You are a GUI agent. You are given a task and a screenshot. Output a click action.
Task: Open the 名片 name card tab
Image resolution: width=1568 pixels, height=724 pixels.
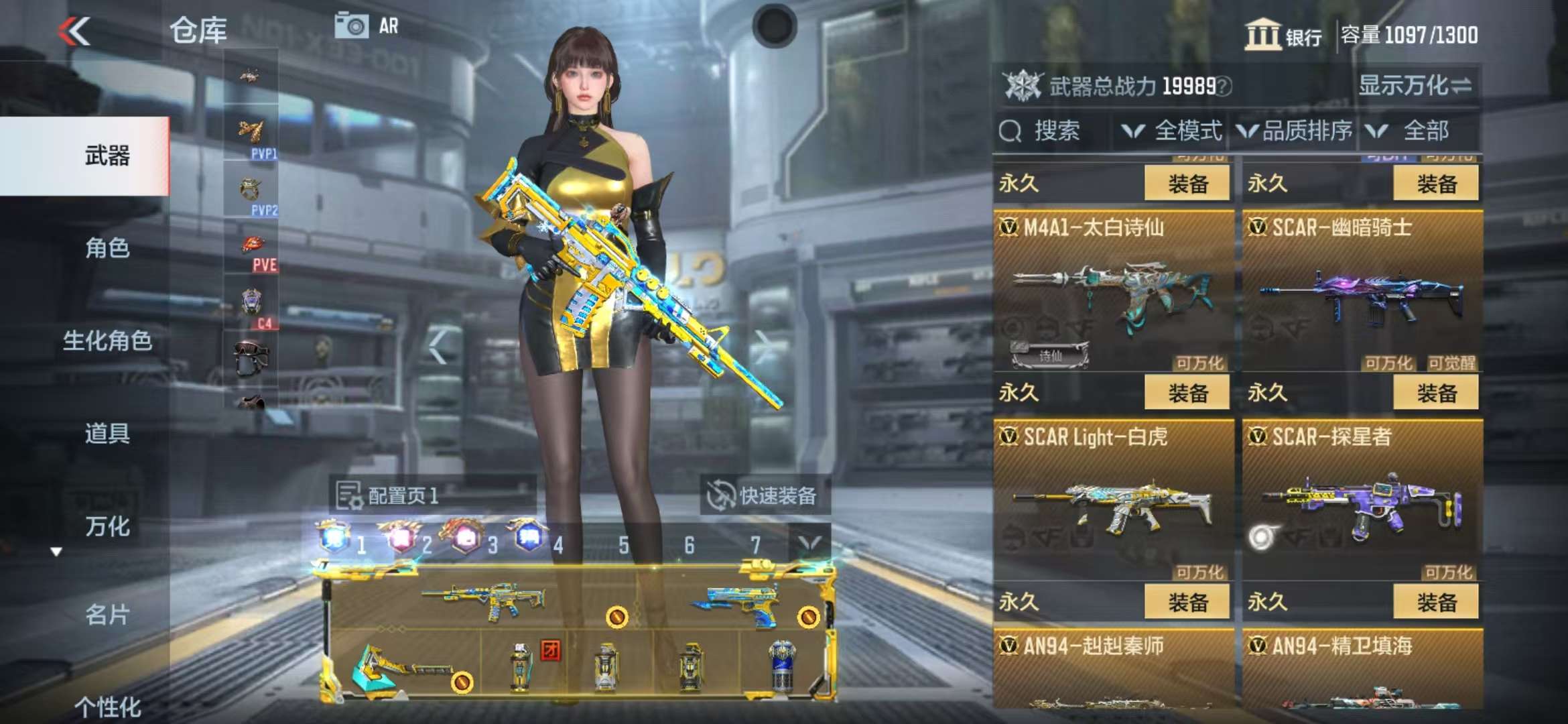tap(107, 614)
